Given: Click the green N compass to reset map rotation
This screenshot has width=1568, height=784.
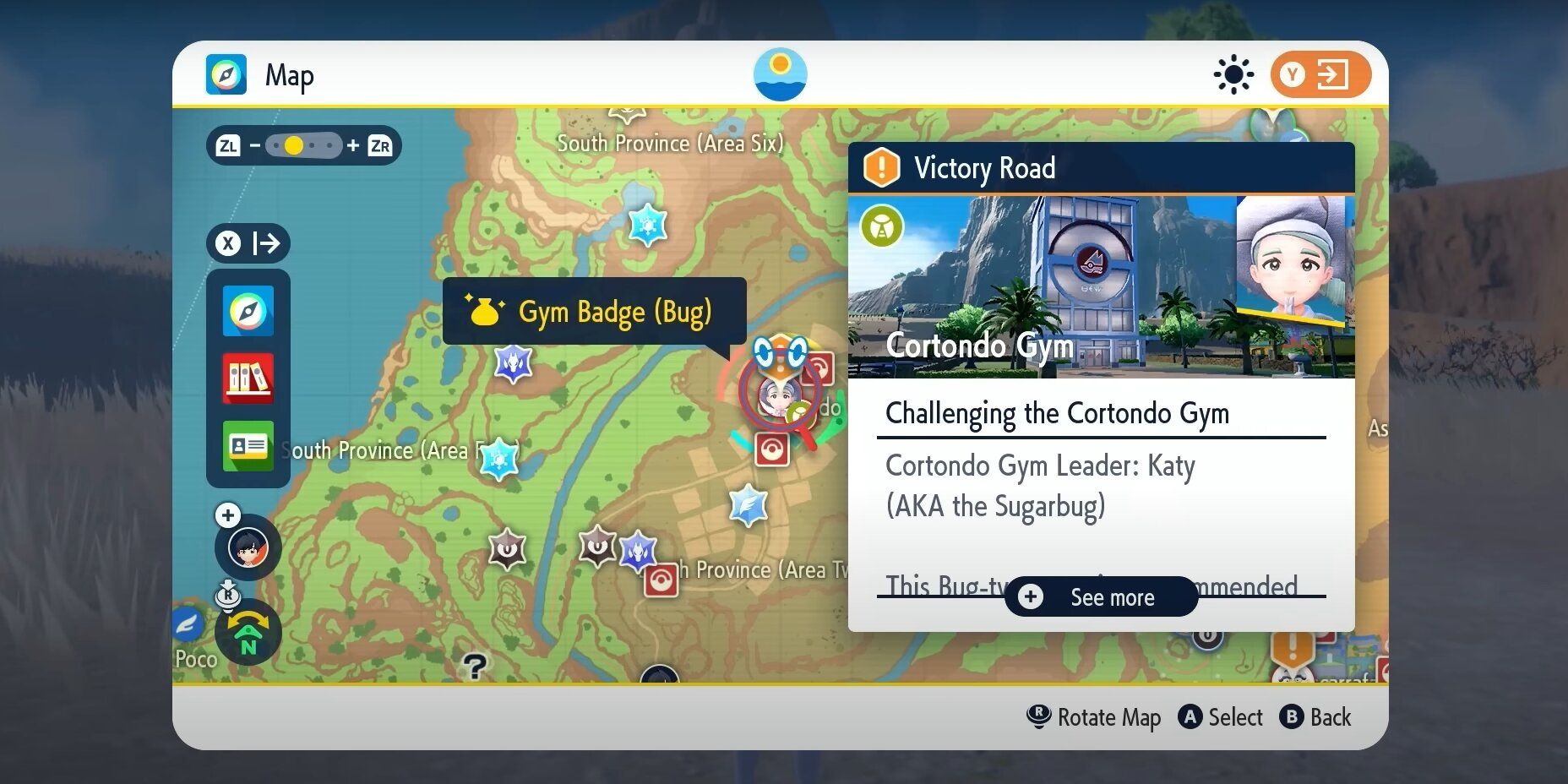Looking at the screenshot, I should 248,634.
